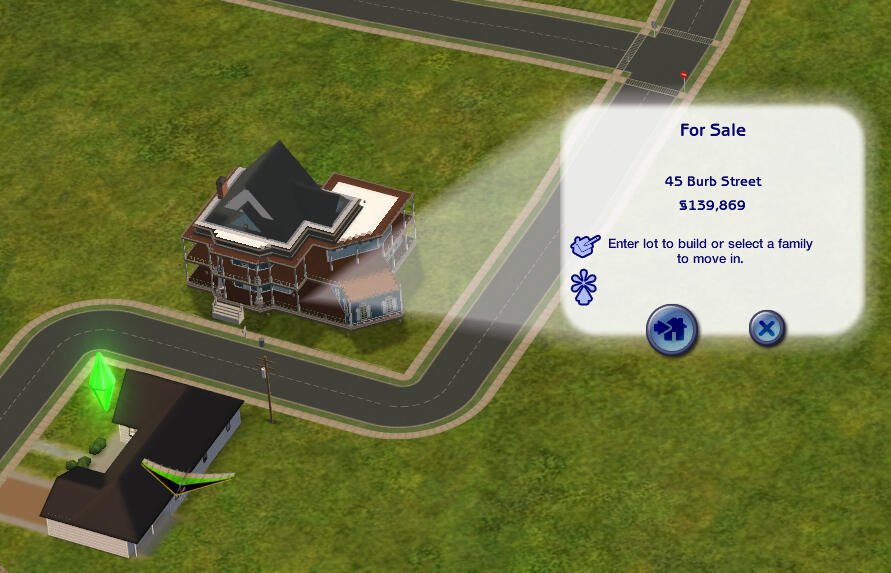Enter the 45 Burb Street lot
This screenshot has height=573, width=891.
pyautogui.click(x=671, y=329)
